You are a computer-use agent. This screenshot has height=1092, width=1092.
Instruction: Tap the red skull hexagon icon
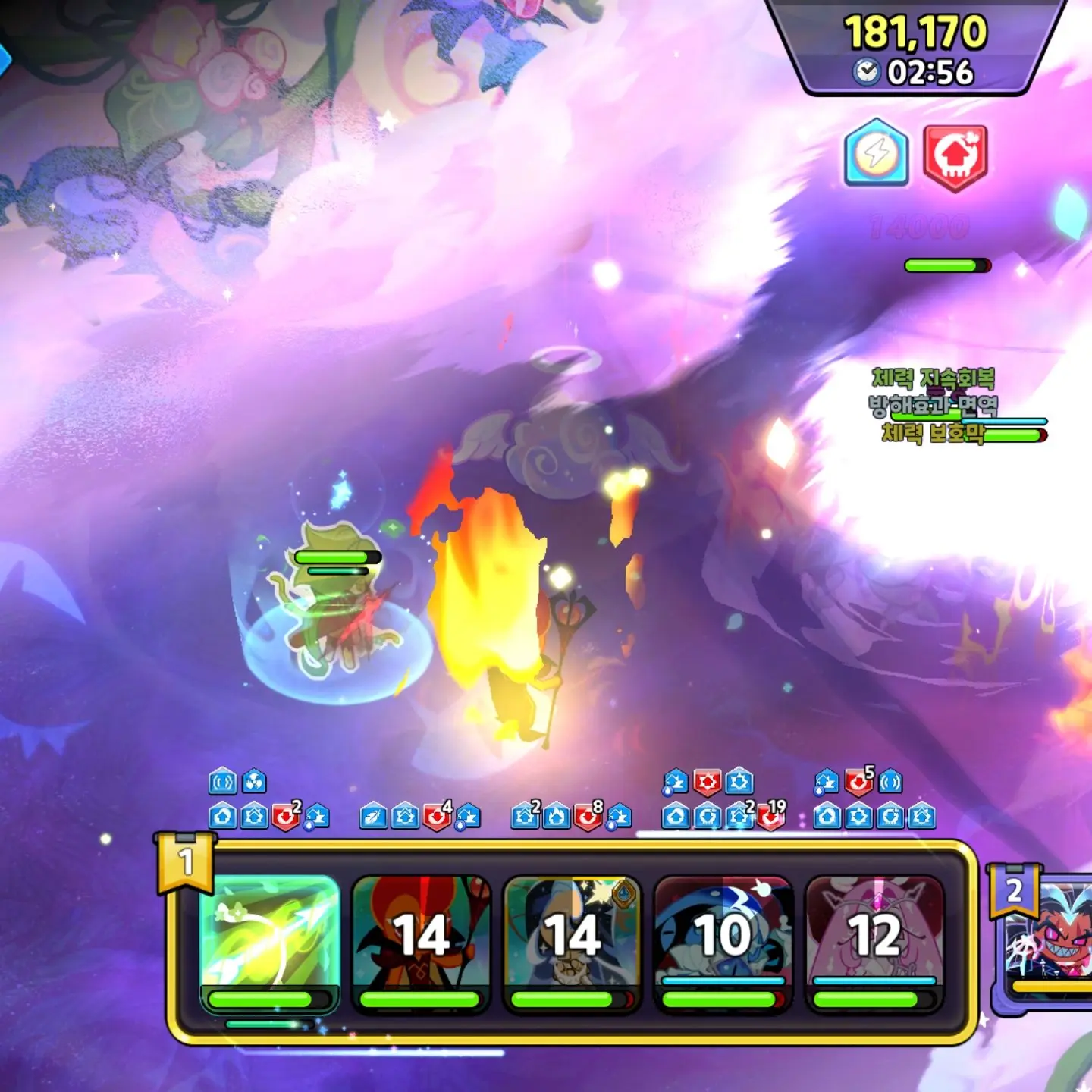point(955,157)
